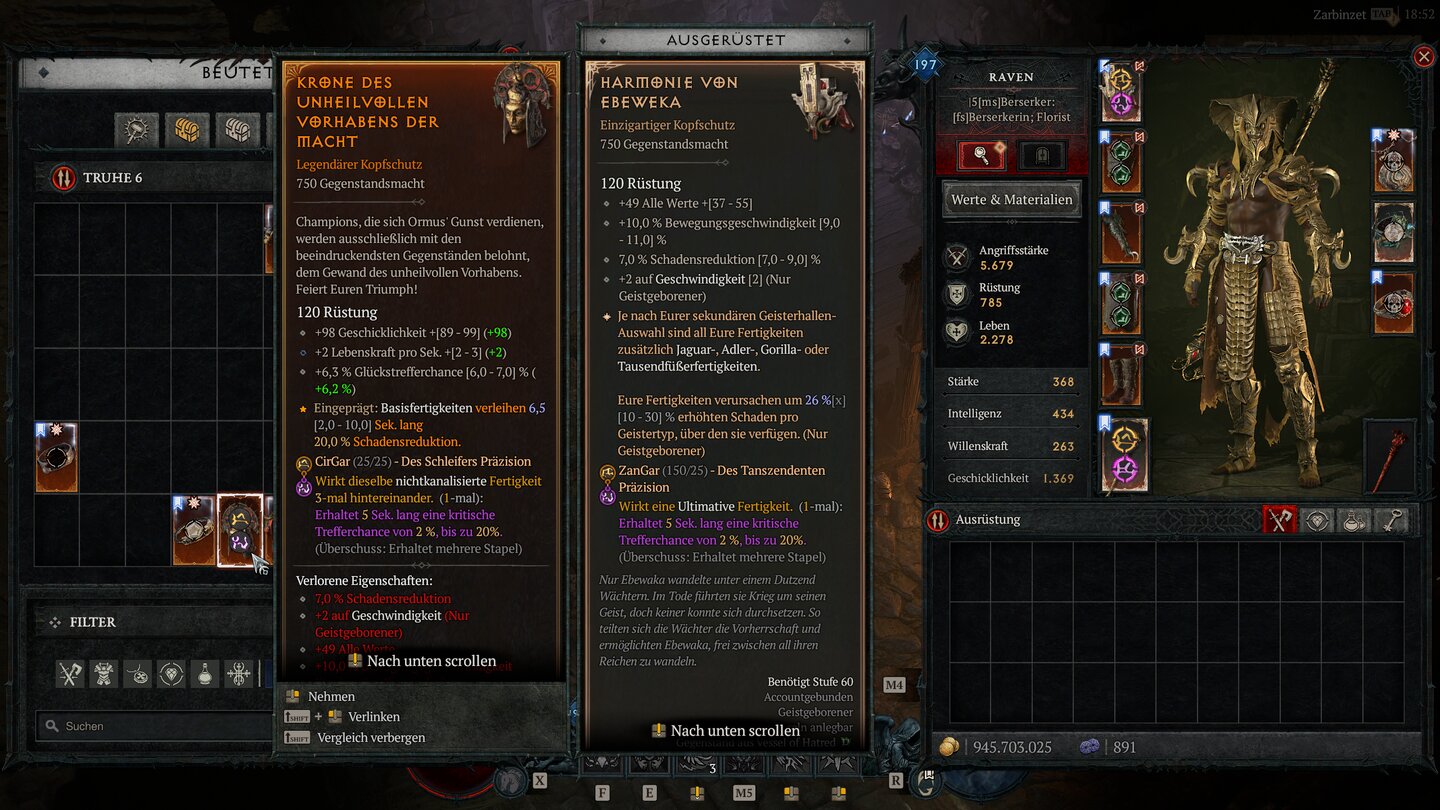Select the silver chest stash tab
This screenshot has height=810, width=1440.
[x=236, y=131]
